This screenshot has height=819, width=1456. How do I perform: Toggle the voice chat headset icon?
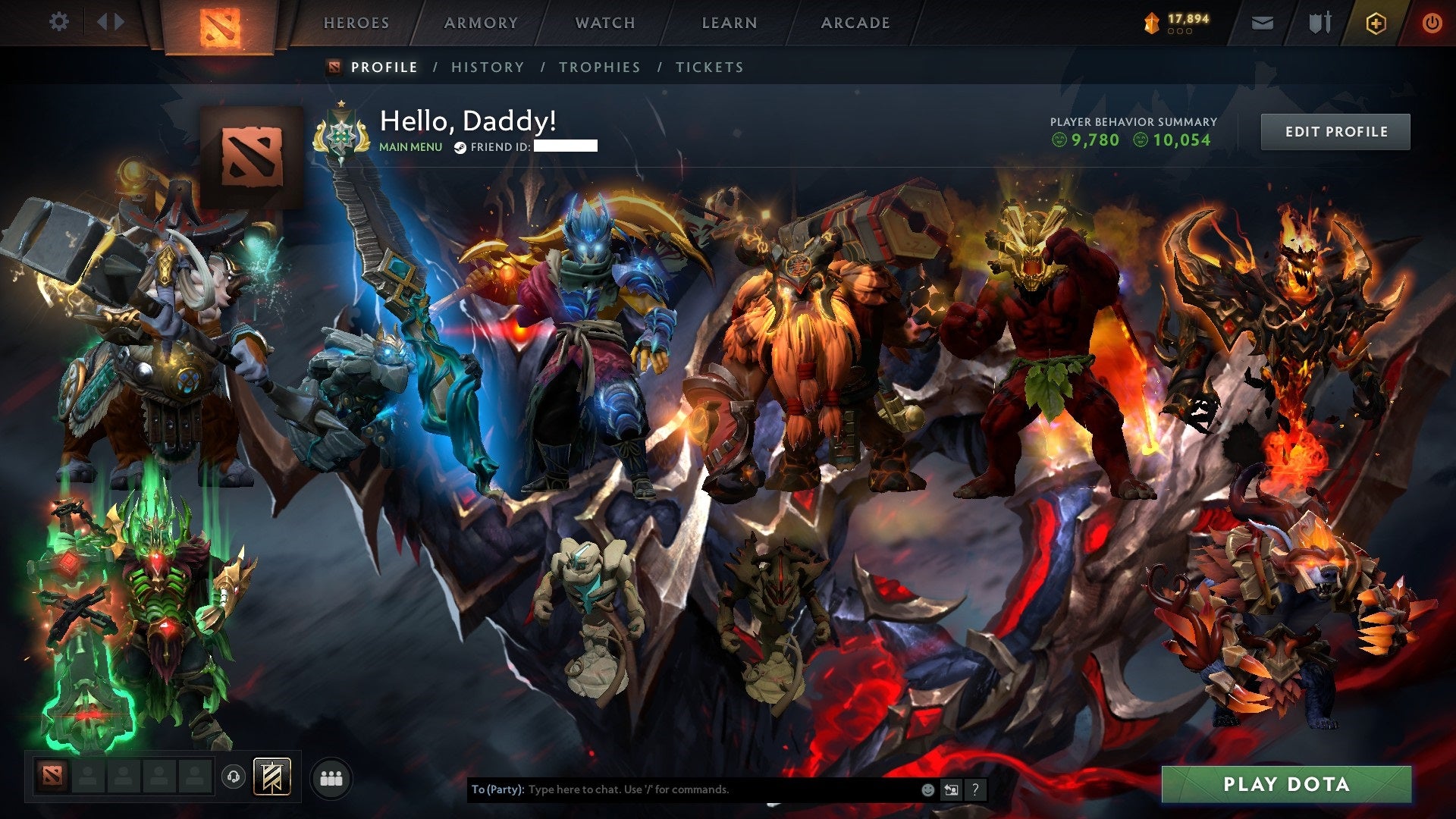click(x=234, y=776)
